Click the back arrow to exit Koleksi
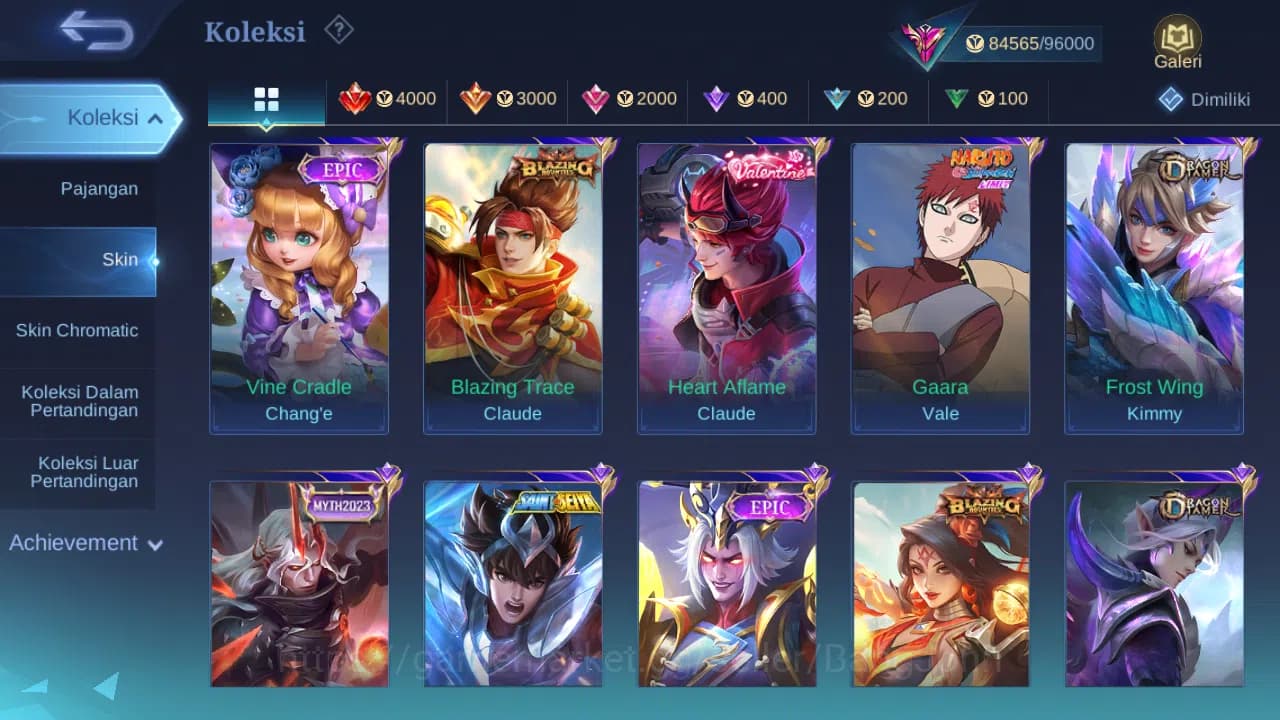The height and width of the screenshot is (720, 1280). click(95, 31)
